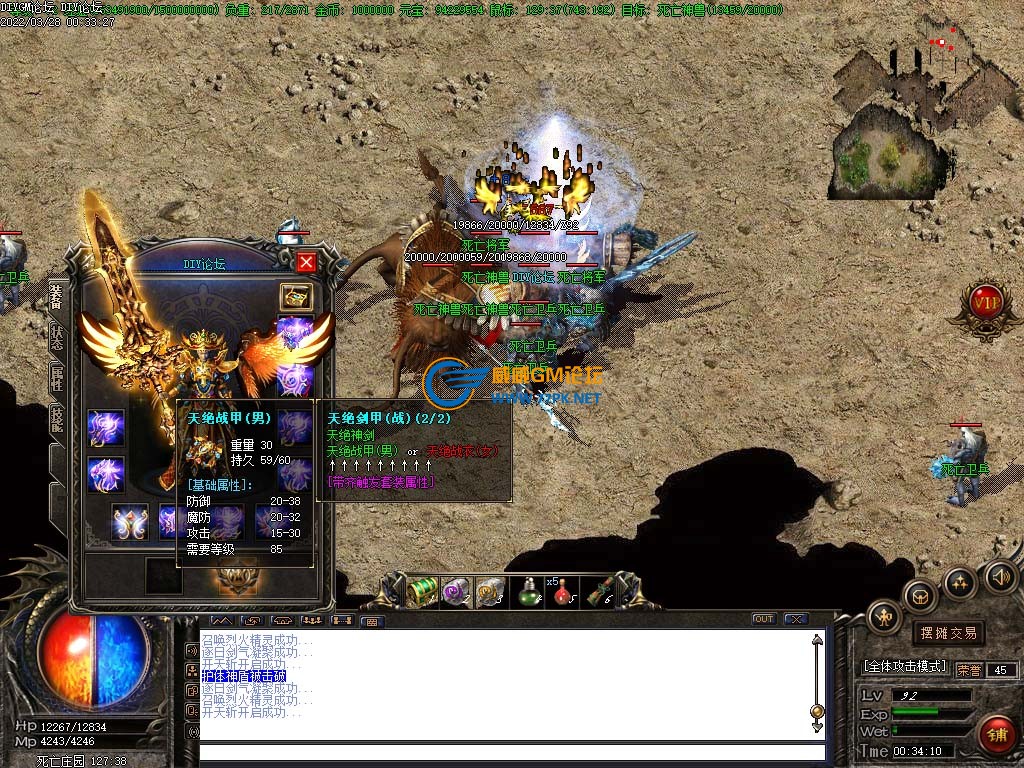The width and height of the screenshot is (1024, 768).
Task: Use the green potion in hotbar
Action: tap(527, 592)
